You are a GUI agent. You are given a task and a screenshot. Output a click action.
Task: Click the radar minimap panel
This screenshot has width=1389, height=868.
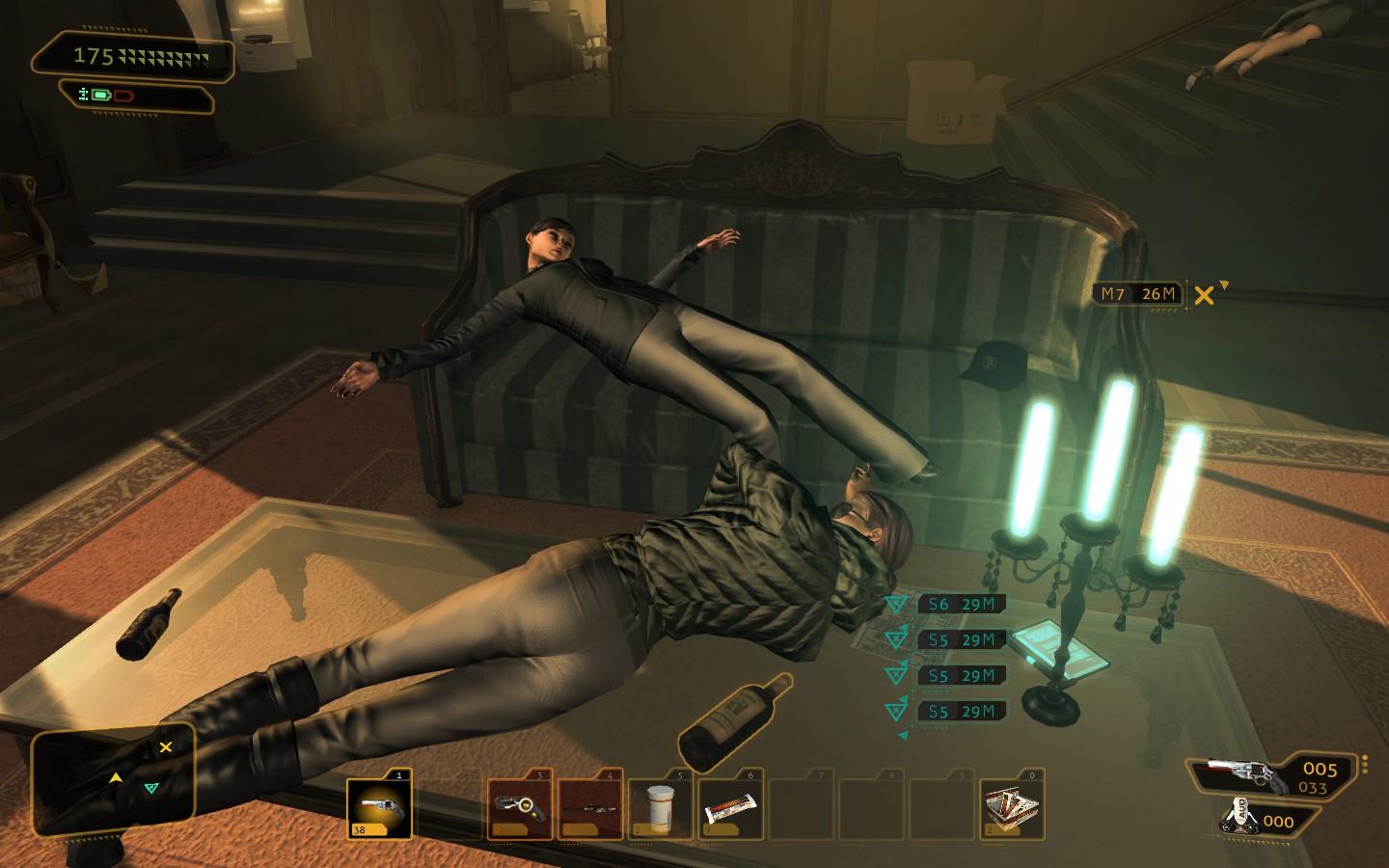pos(114,779)
